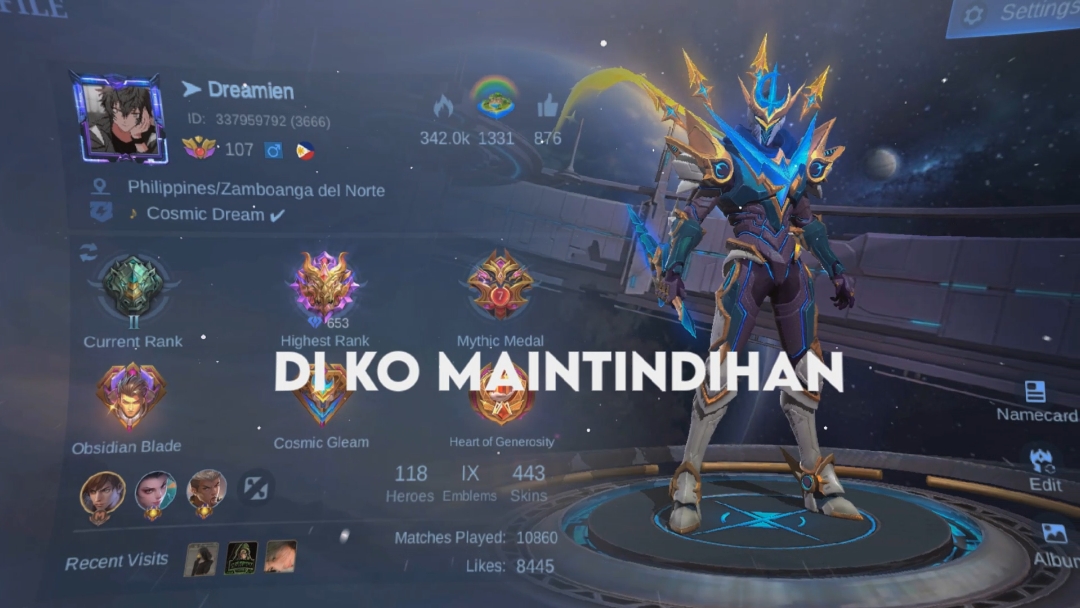The image size is (1080, 608).
Task: Give a like with the thumbs-up icon
Action: tap(547, 106)
